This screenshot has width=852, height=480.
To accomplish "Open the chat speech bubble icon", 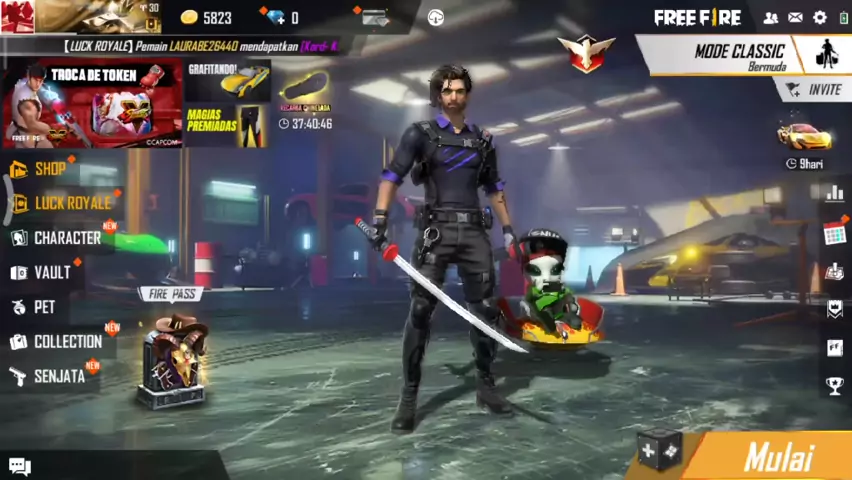I will tap(20, 466).
